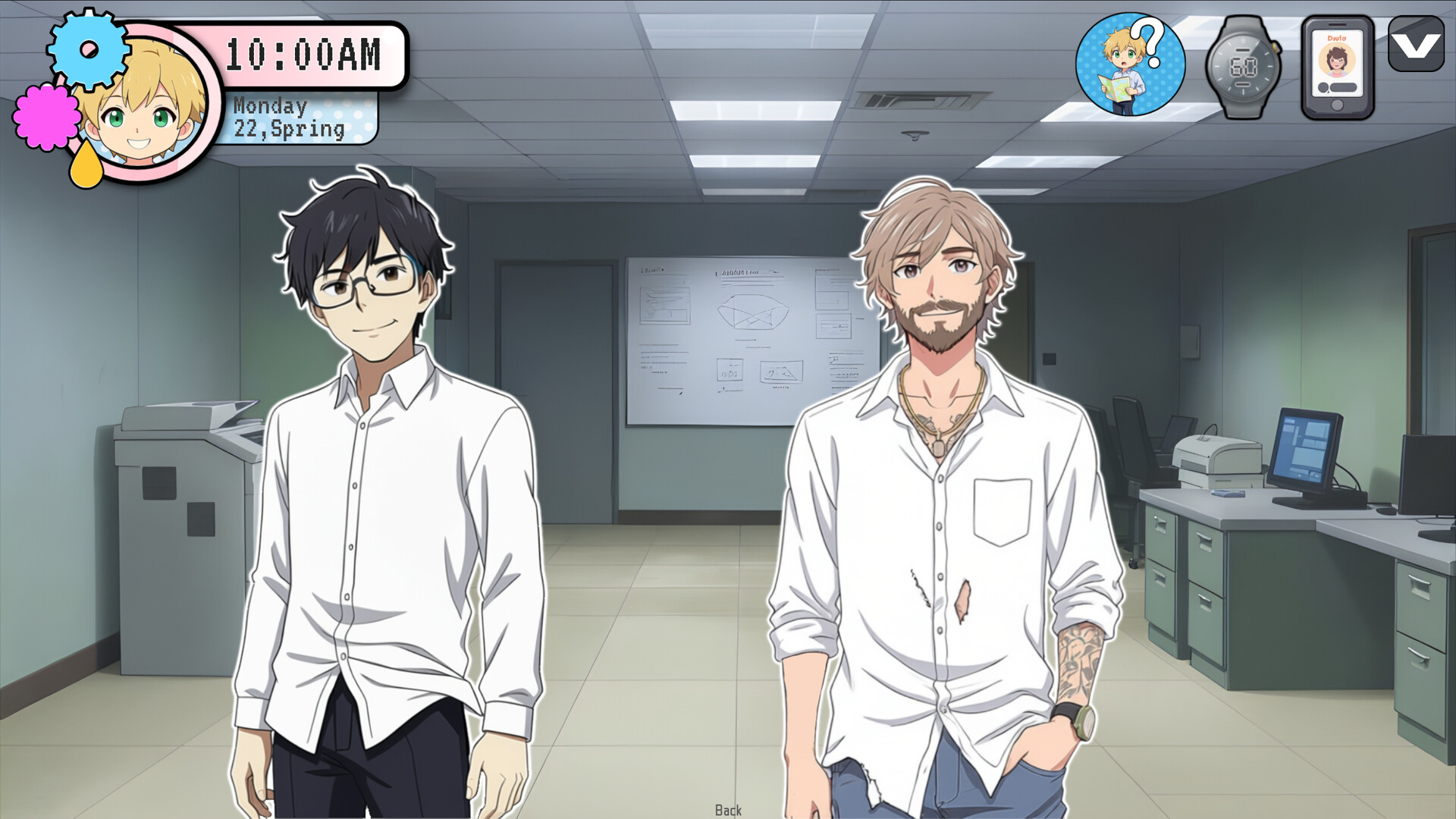This screenshot has width=1456, height=819.
Task: Click the phone's round home button
Action: pyautogui.click(x=1337, y=105)
